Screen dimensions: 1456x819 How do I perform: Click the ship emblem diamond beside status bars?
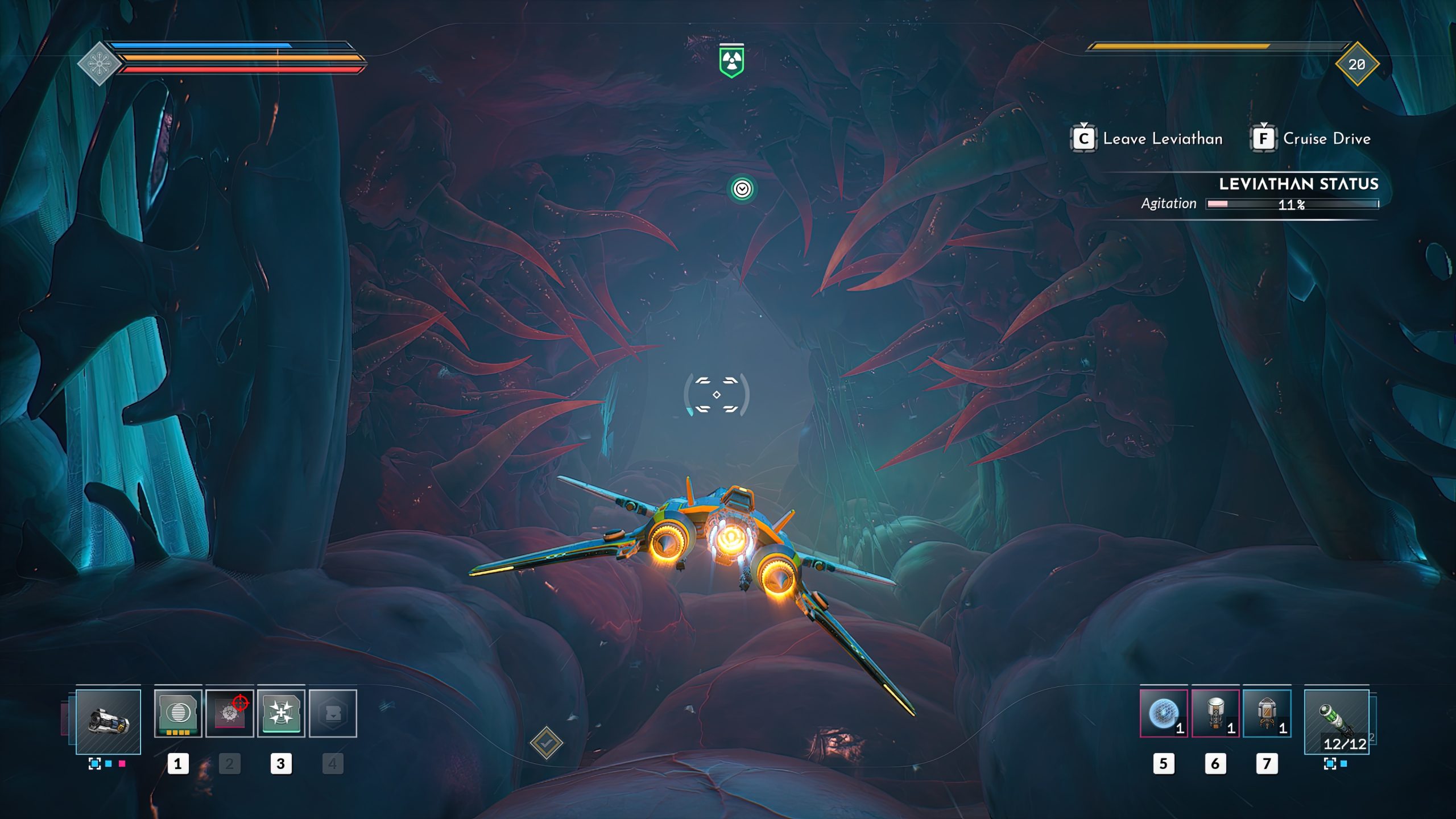point(99,64)
